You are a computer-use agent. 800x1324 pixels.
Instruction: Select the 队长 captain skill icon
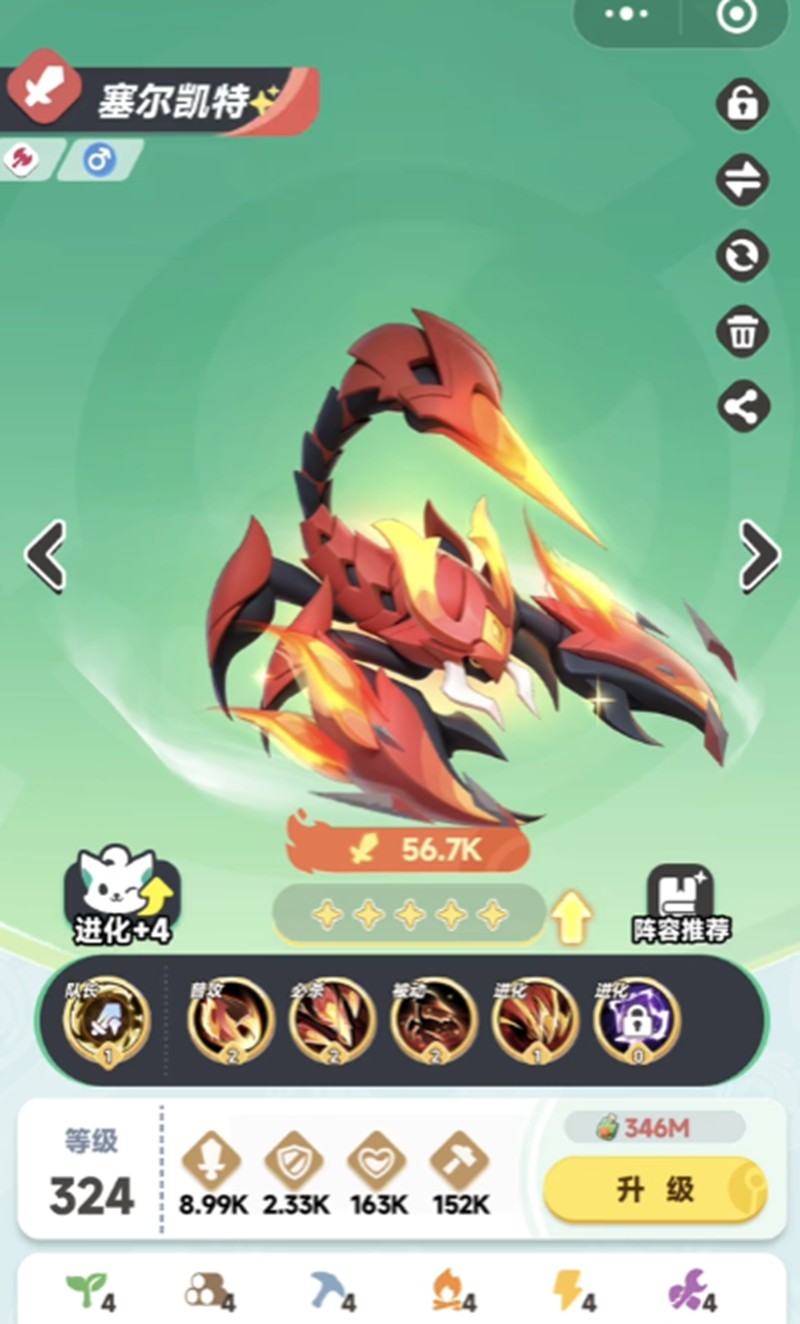coord(106,1021)
